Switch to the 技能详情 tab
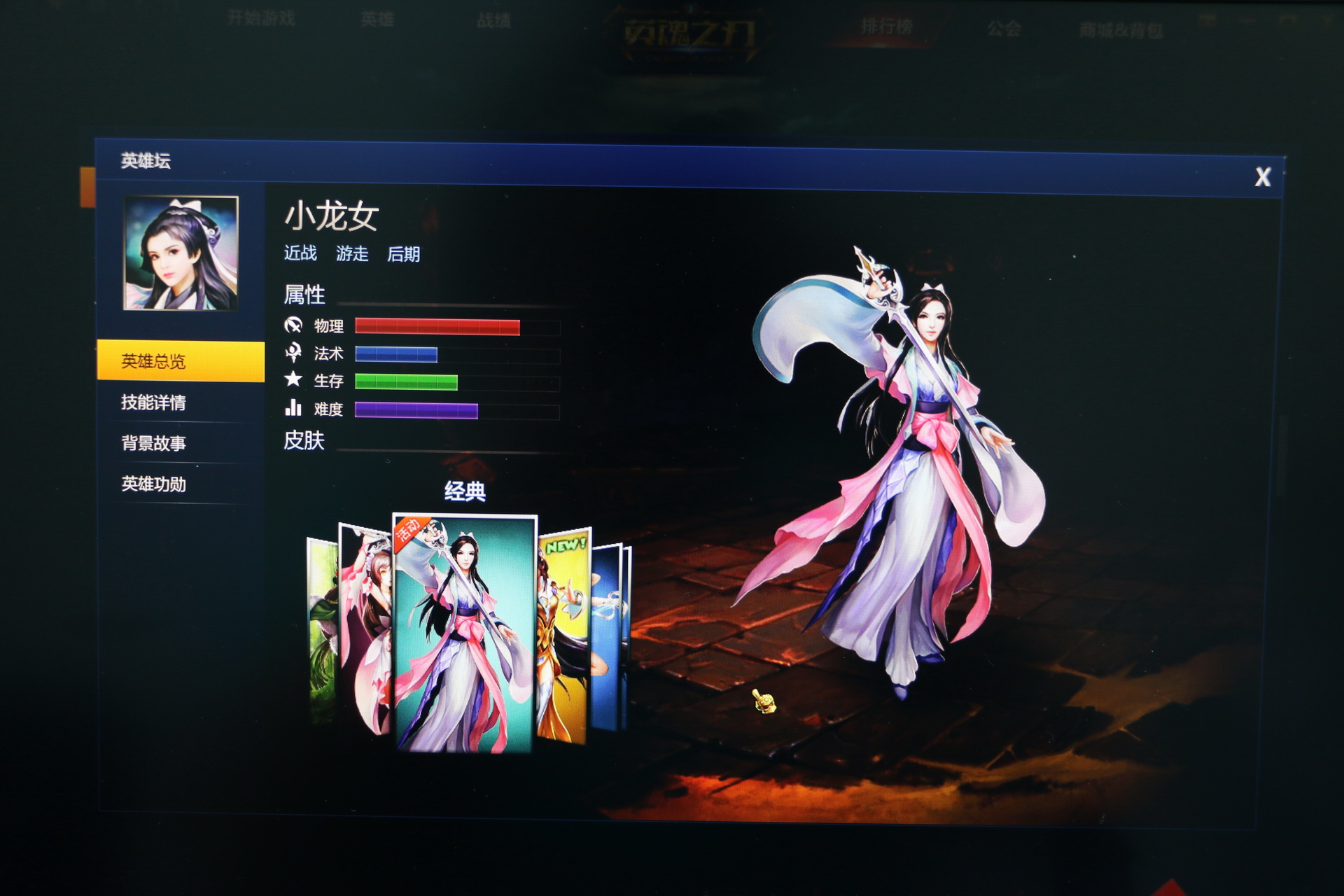The image size is (1344, 896). tap(155, 404)
